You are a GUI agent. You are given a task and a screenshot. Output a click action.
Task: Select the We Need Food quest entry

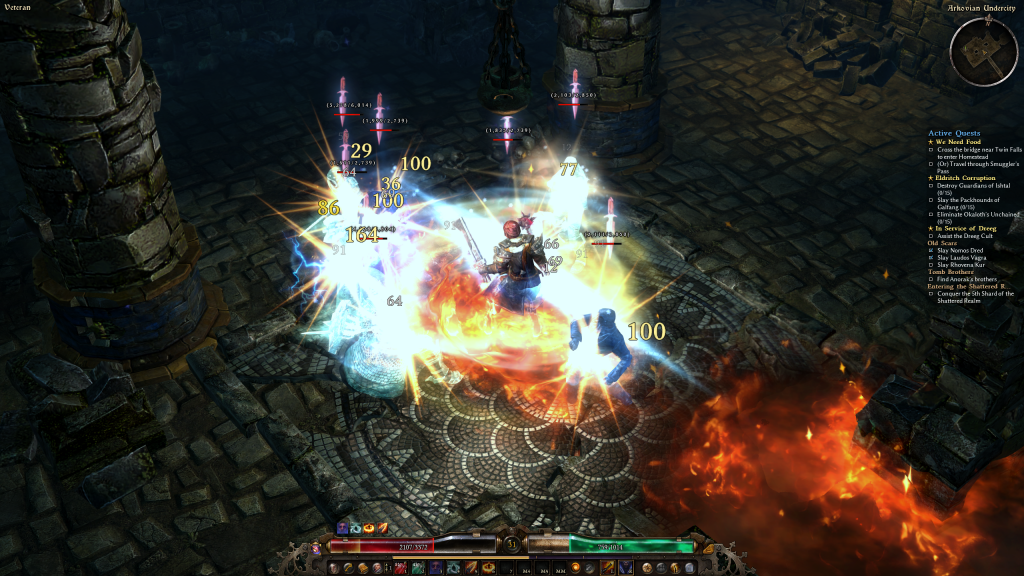(x=955, y=142)
